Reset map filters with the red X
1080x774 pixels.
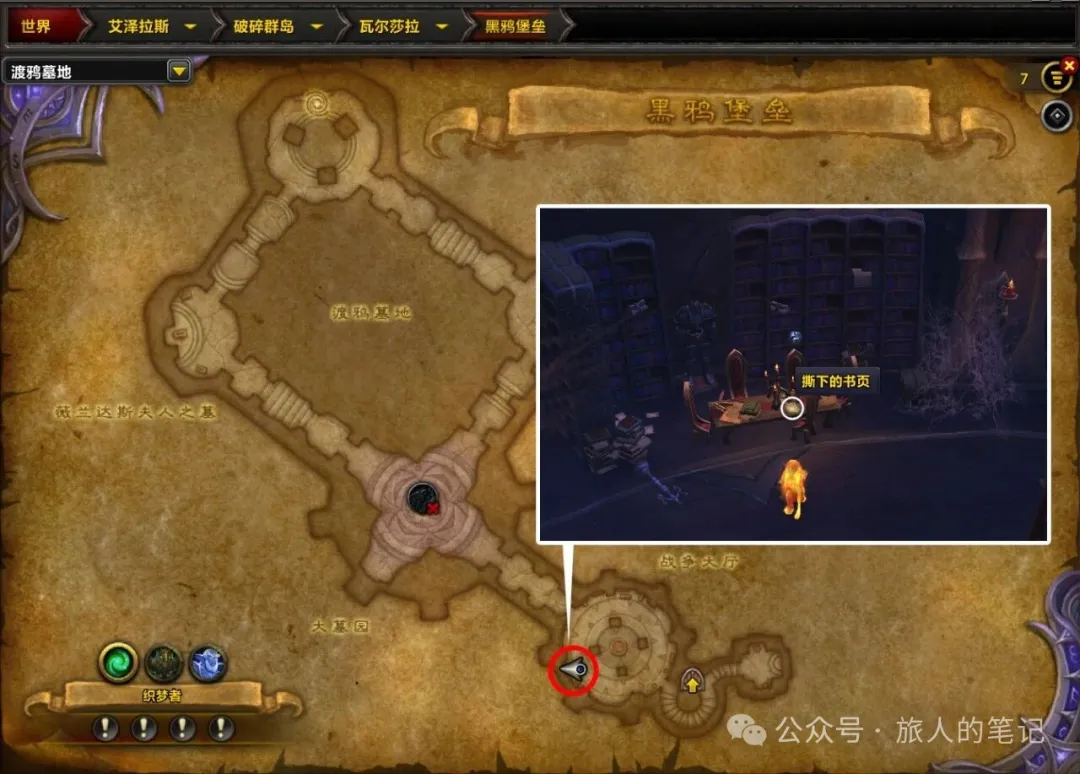[x=1067, y=64]
